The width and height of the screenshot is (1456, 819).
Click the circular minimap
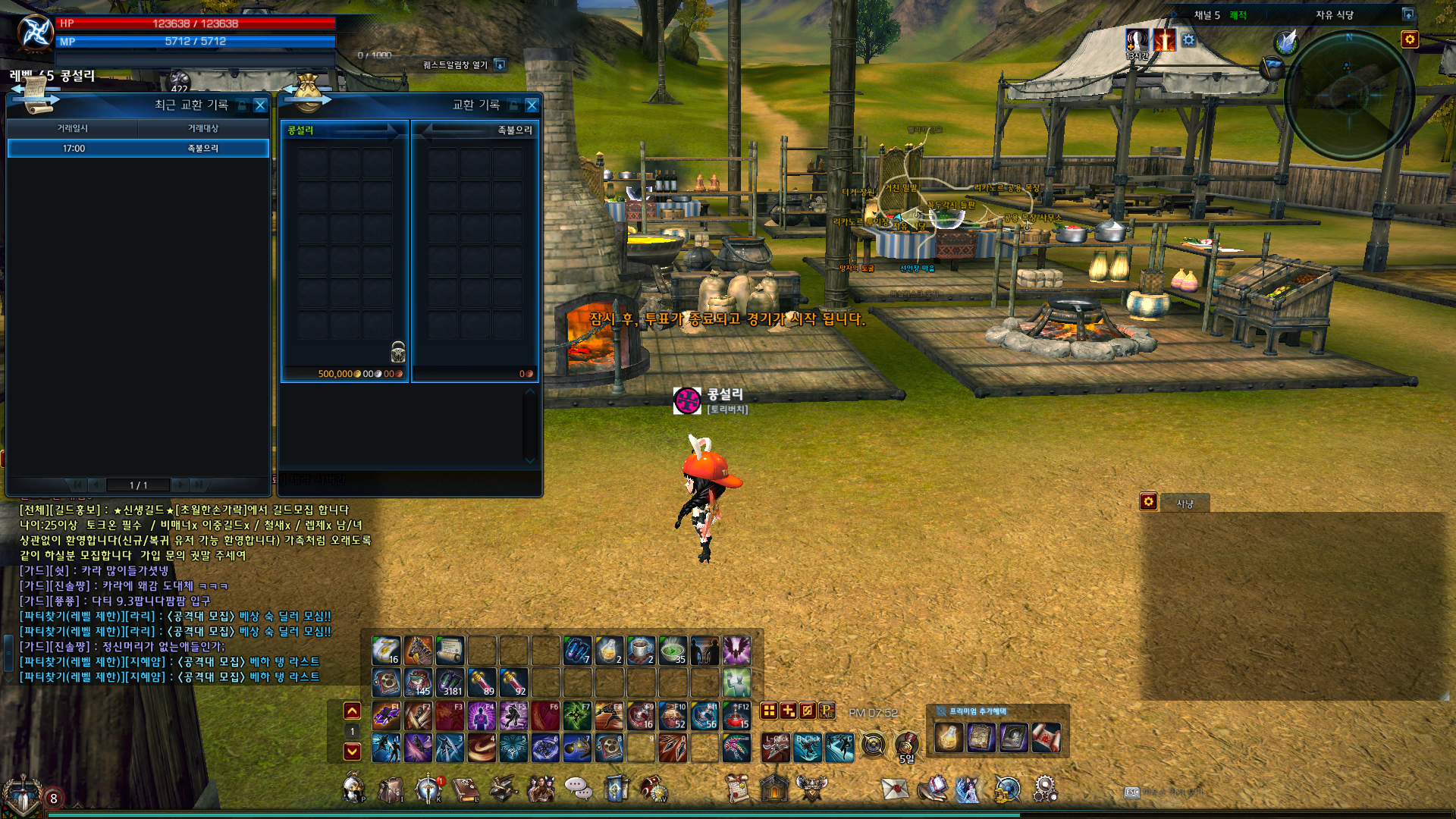click(x=1348, y=96)
